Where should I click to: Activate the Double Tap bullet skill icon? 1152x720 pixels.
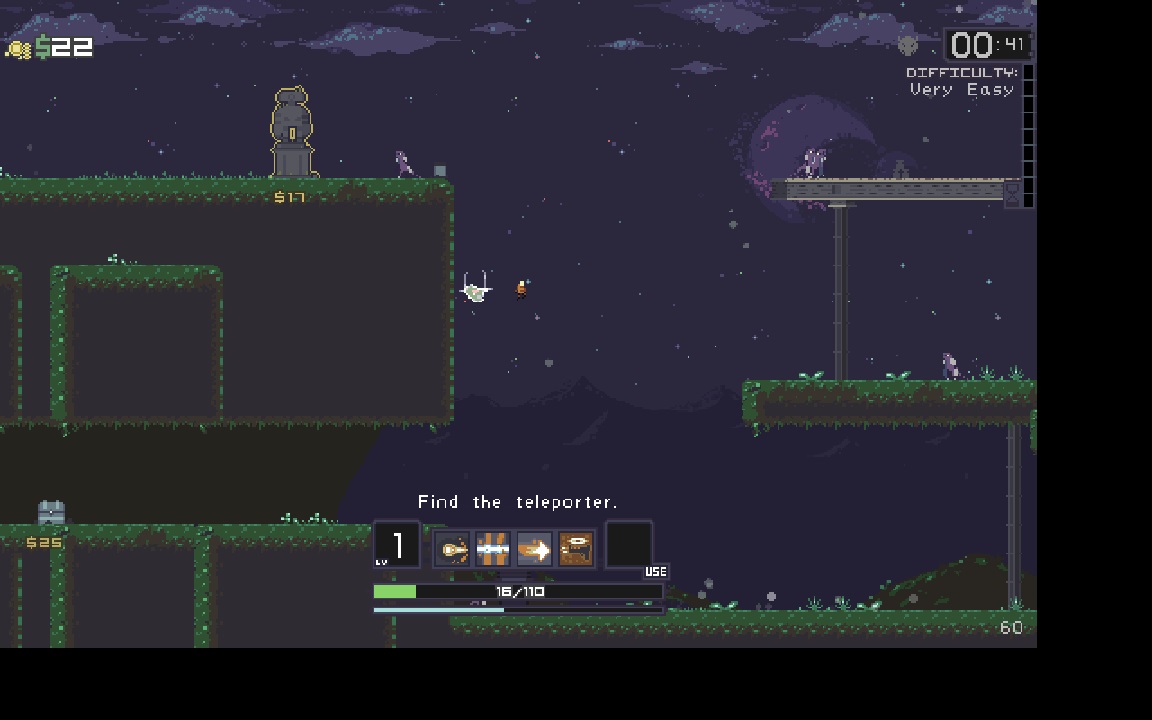coord(453,549)
